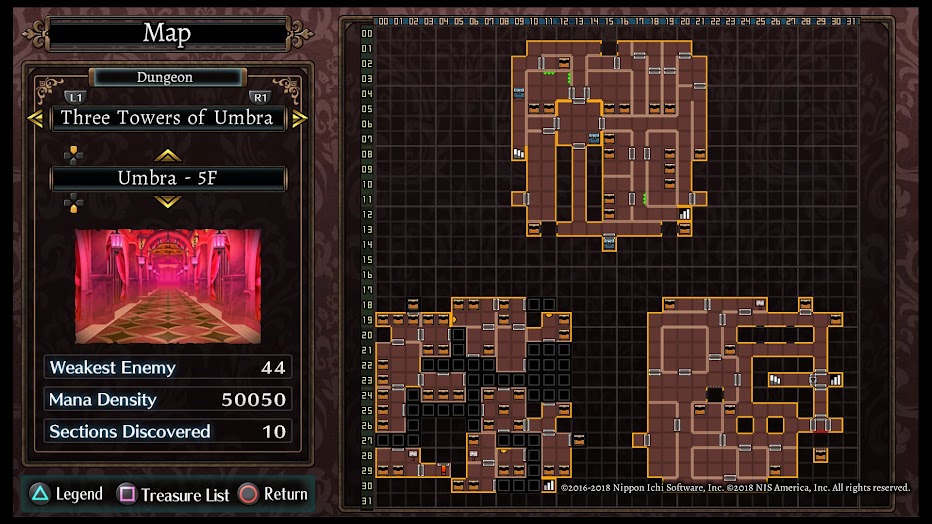932x524 pixels.
Task: Select the Umbra - 5F floor selector
Action: click(168, 178)
